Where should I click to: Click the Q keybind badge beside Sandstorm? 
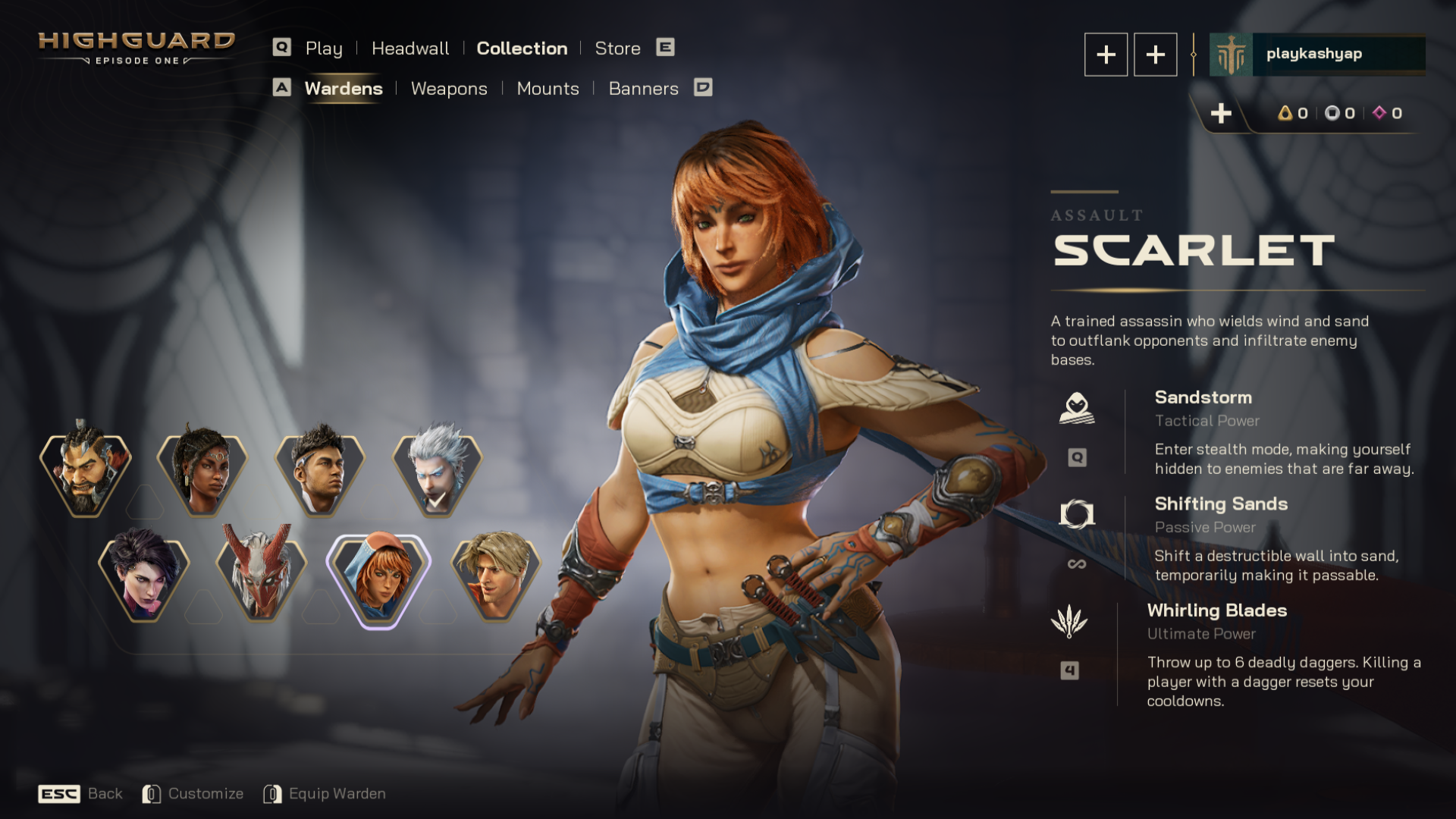pyautogui.click(x=1076, y=457)
